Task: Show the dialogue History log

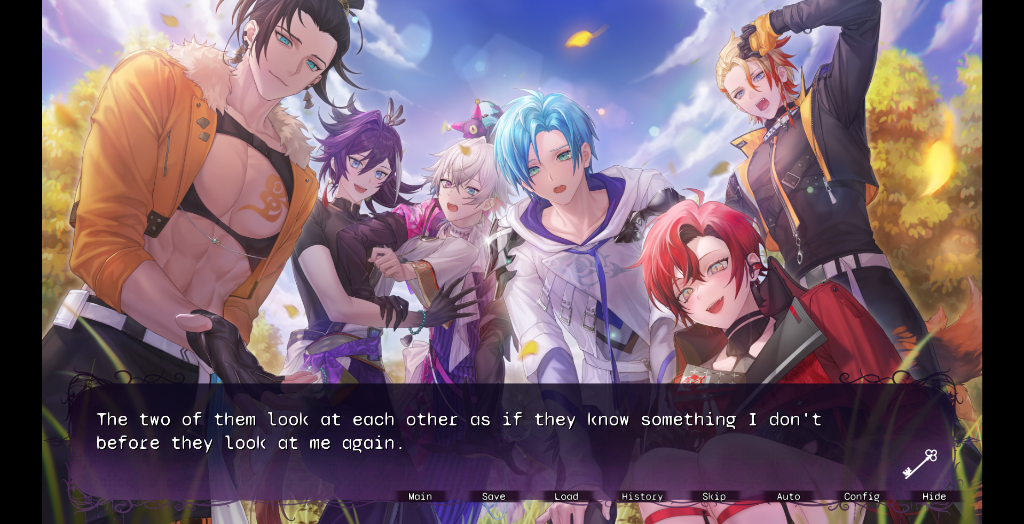Action: pos(642,497)
